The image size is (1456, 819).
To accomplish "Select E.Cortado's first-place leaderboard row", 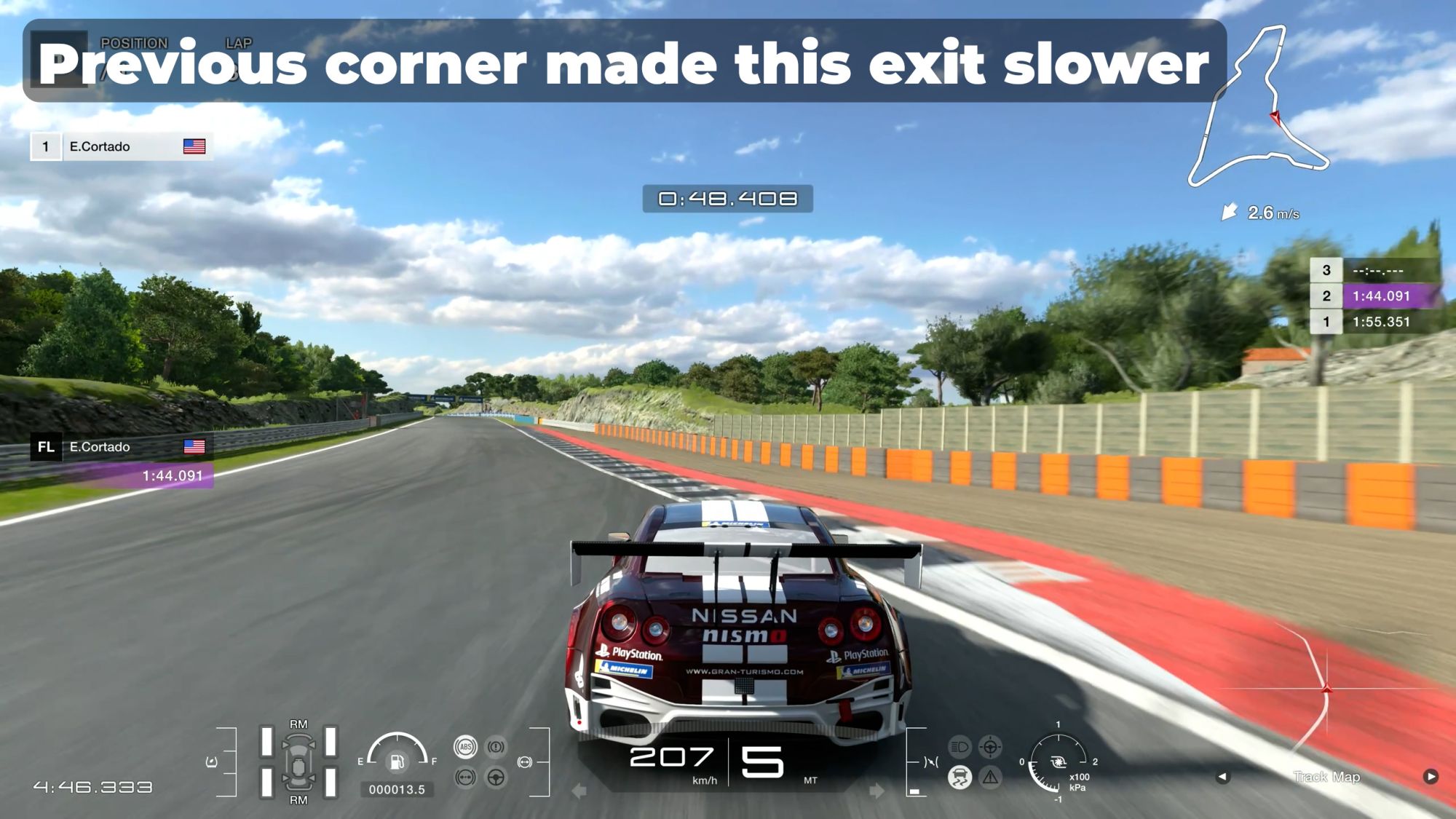I will (122, 146).
